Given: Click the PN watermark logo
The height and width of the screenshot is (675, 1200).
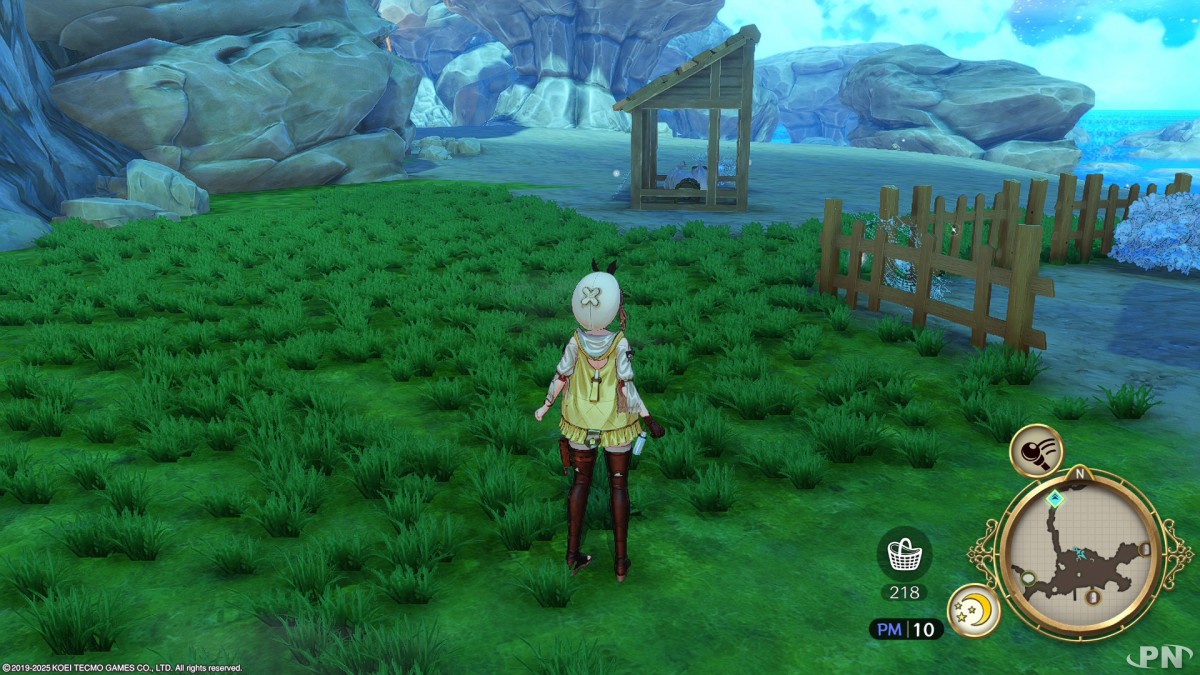Looking at the screenshot, I should (x=1161, y=655).
